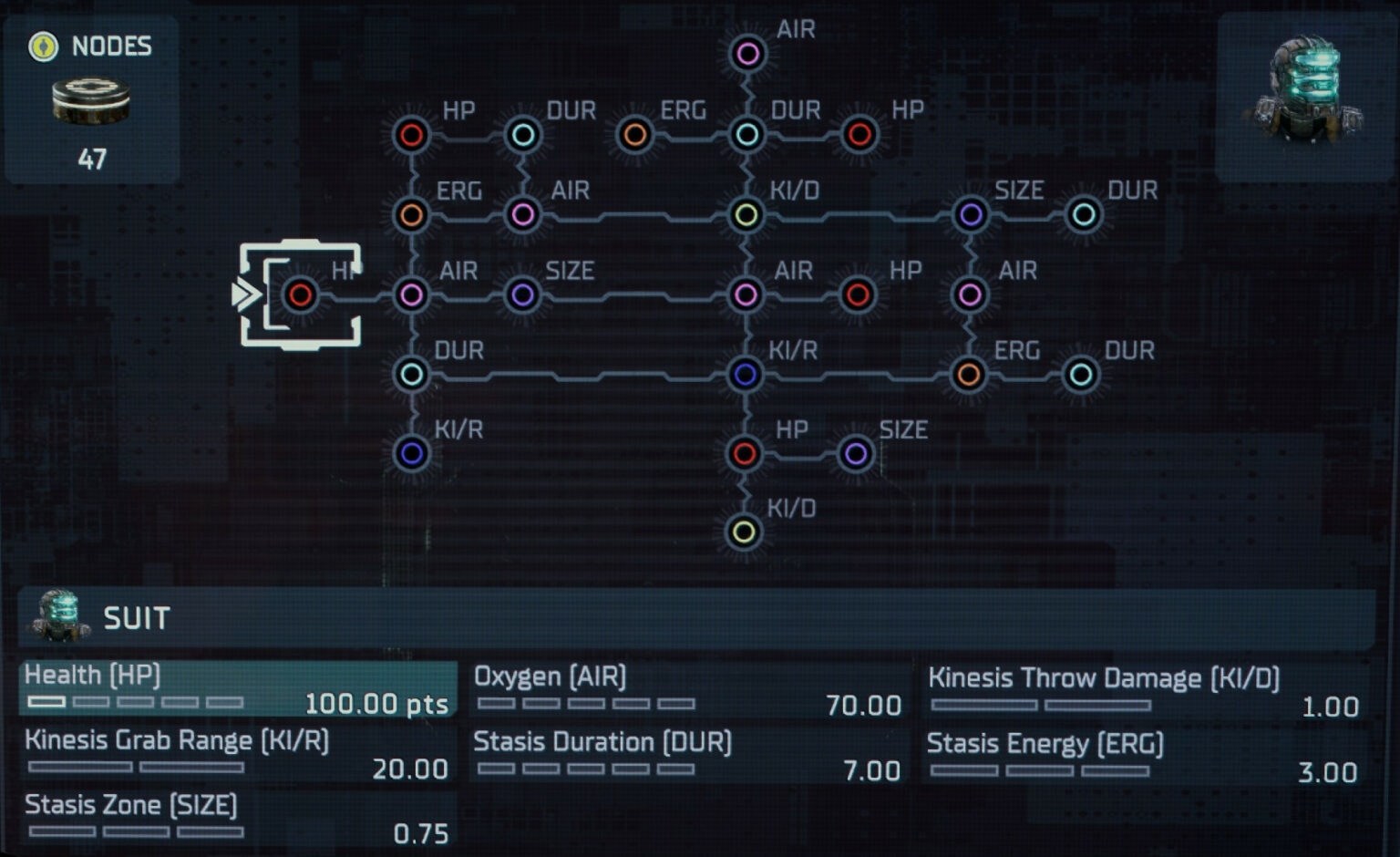Screen dimensions: 1400x857
Task: Pick the KI/D node in the middle row
Action: tap(747, 215)
